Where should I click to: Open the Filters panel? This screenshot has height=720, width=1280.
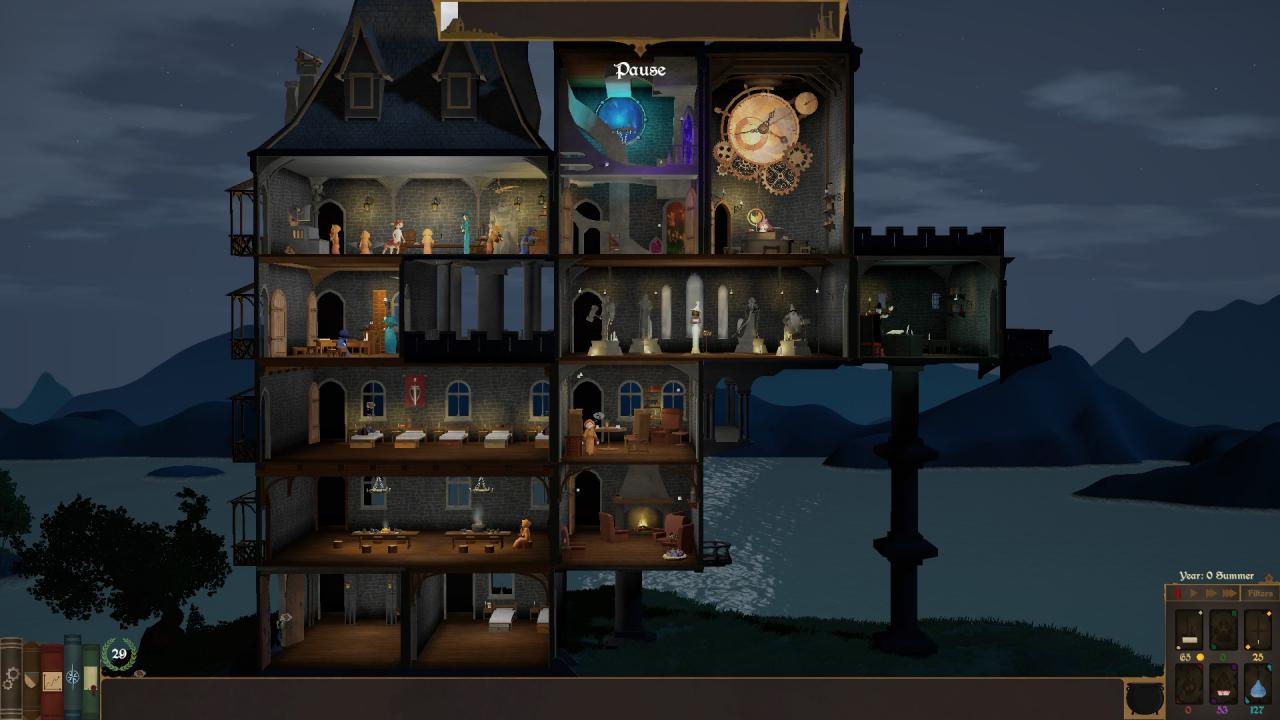click(x=1259, y=594)
